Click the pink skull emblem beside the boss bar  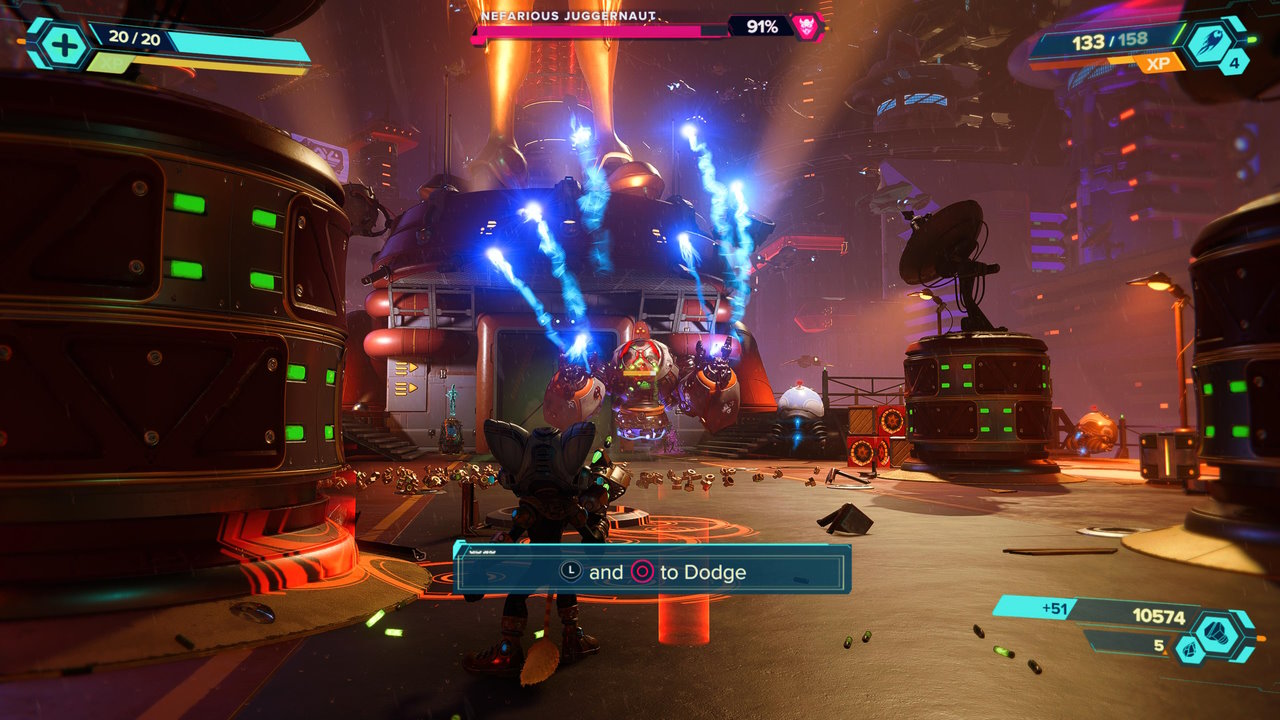tap(808, 26)
